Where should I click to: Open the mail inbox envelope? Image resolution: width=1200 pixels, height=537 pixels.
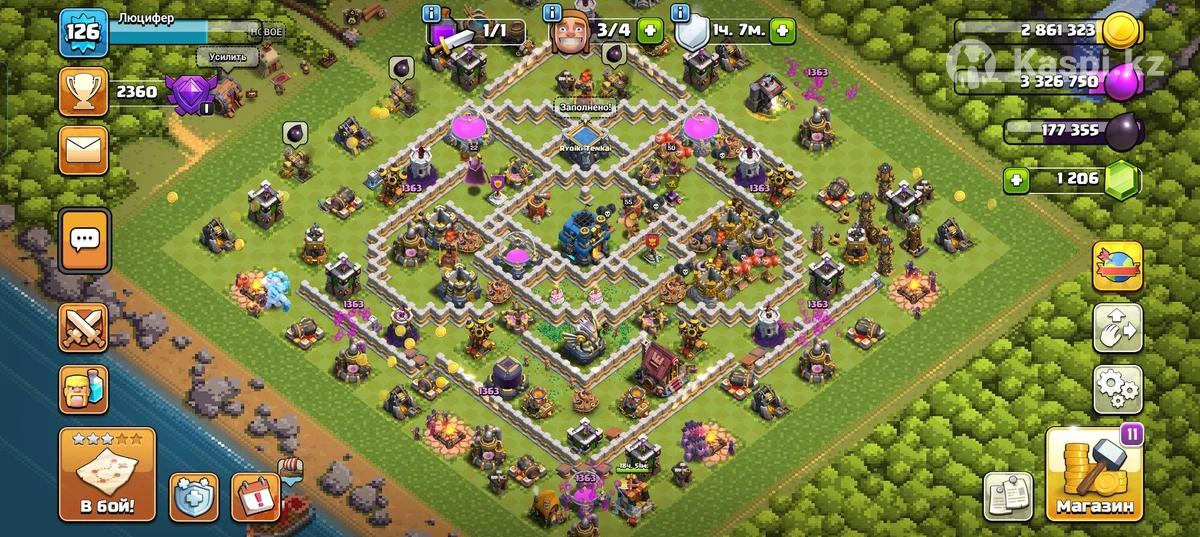tap(84, 151)
